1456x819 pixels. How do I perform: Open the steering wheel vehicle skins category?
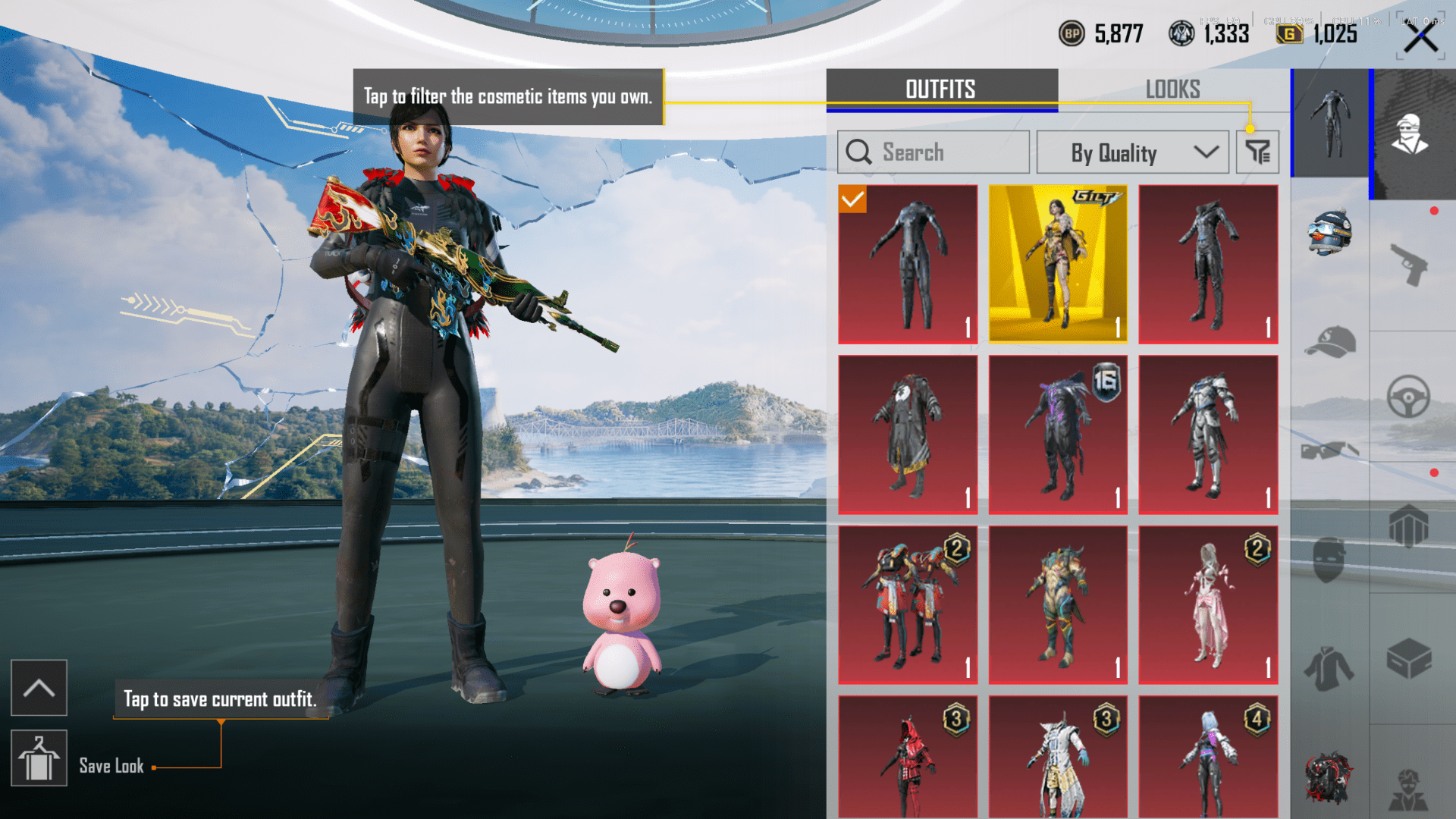tap(1409, 394)
